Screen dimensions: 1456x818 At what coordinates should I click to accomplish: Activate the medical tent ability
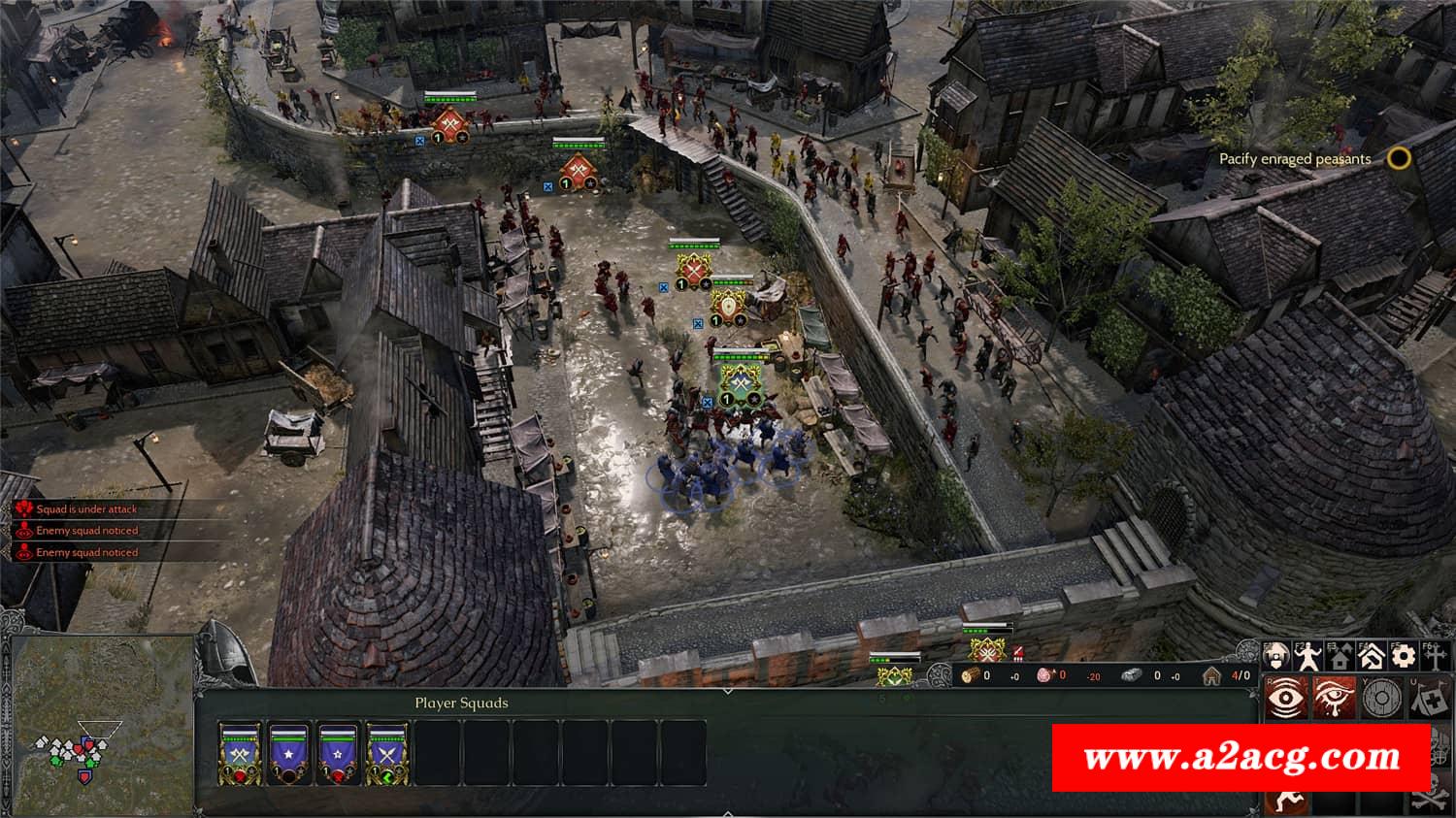point(1431,699)
